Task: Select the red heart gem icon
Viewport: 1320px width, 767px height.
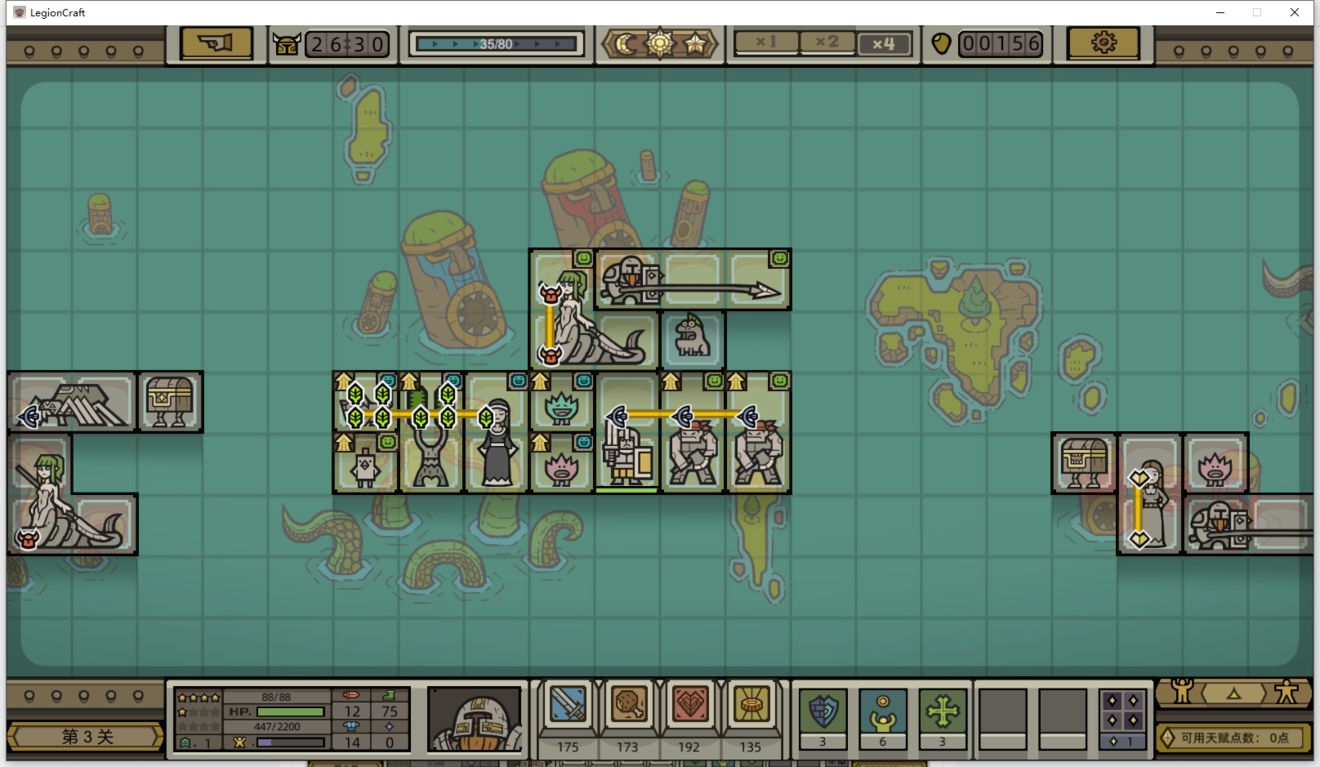Action: tap(690, 706)
